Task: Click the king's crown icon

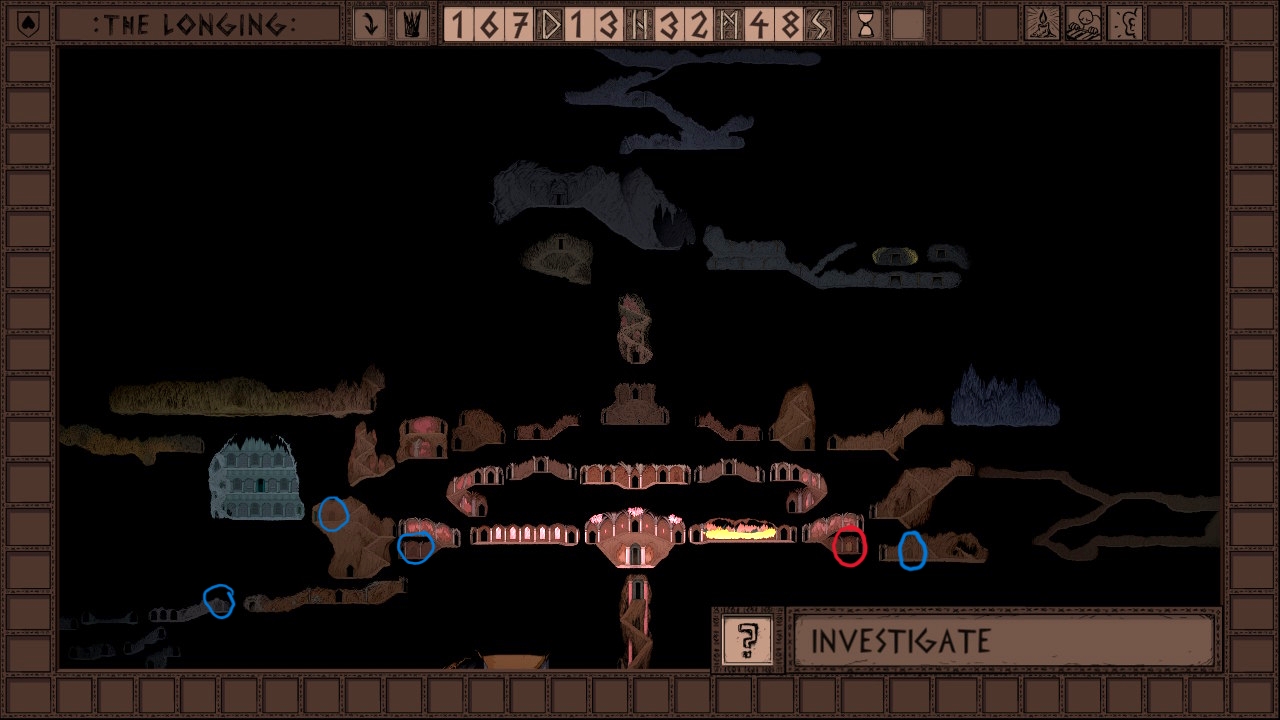Action: (x=411, y=25)
